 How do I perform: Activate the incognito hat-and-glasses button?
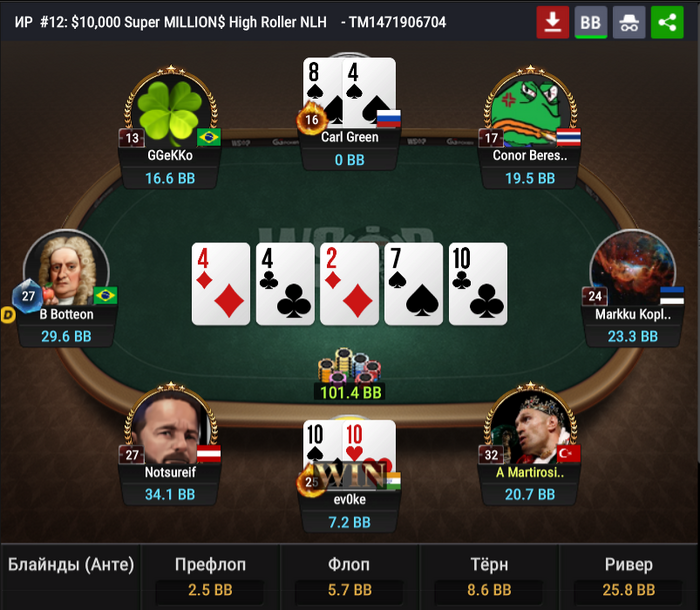click(x=629, y=22)
